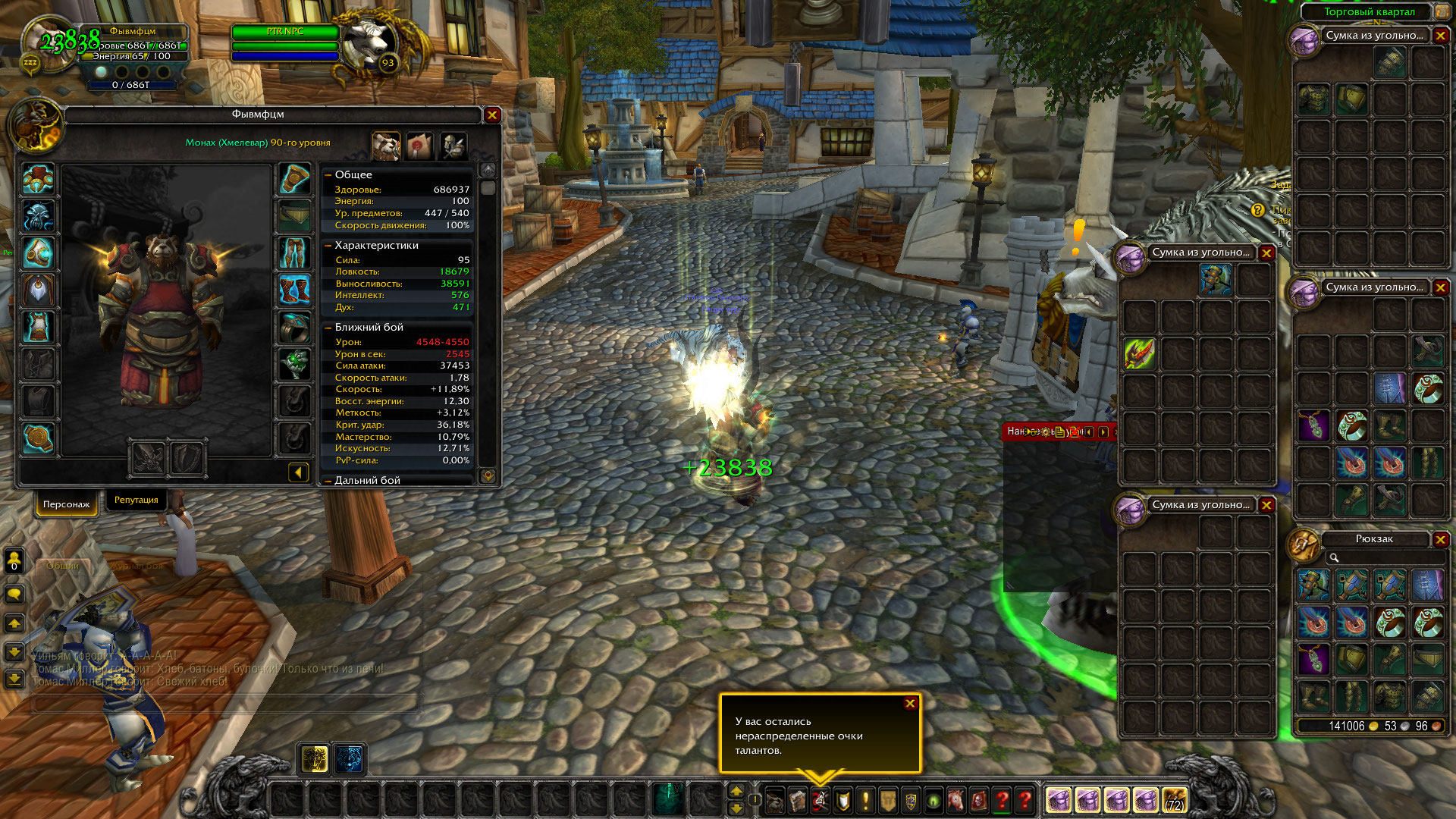1456x819 pixels.
Task: Open the titles pane with the scroll icon
Action: tap(419, 146)
